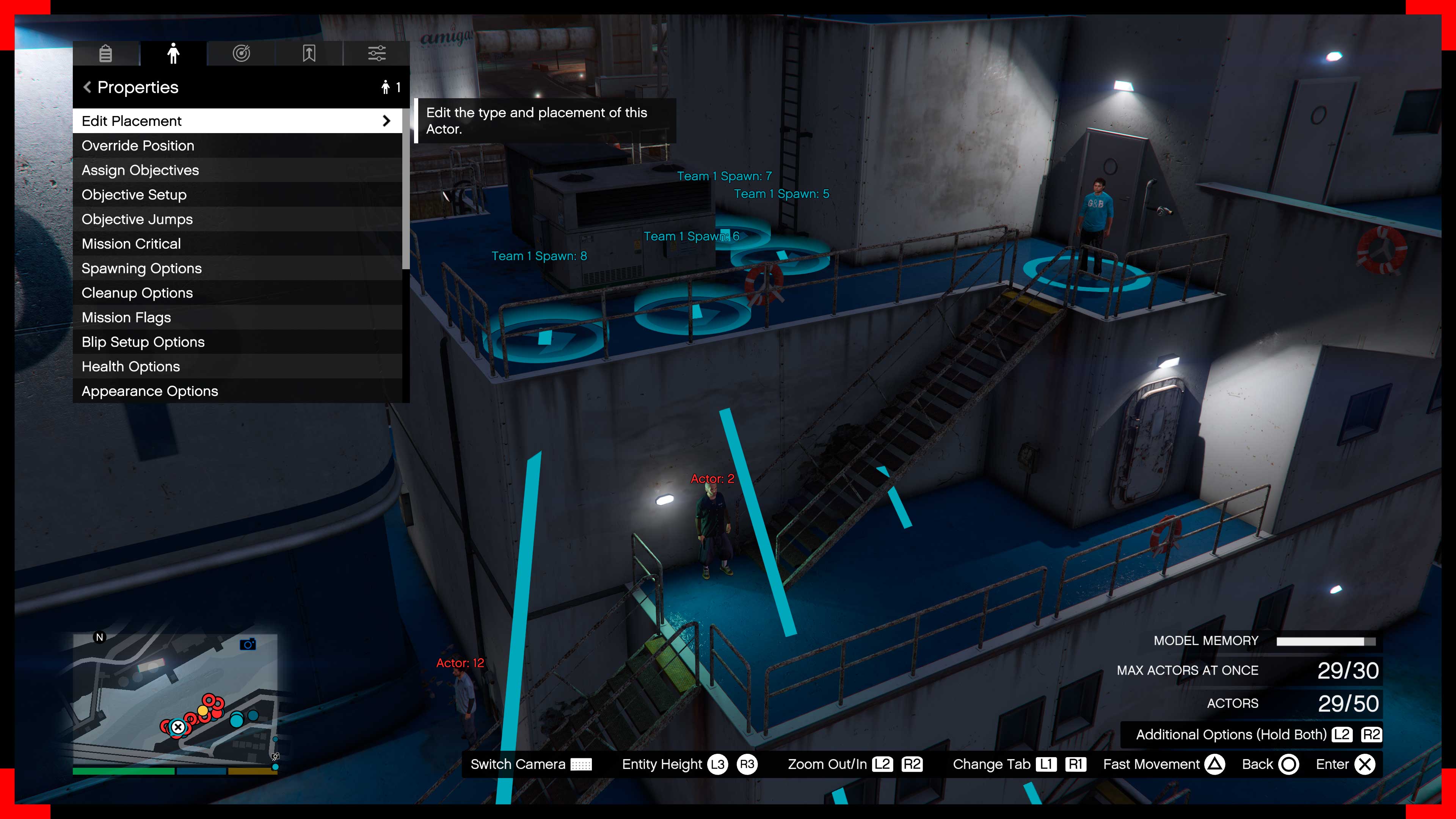The image size is (1456, 819).
Task: Go back using the Properties chevron
Action: (87, 87)
